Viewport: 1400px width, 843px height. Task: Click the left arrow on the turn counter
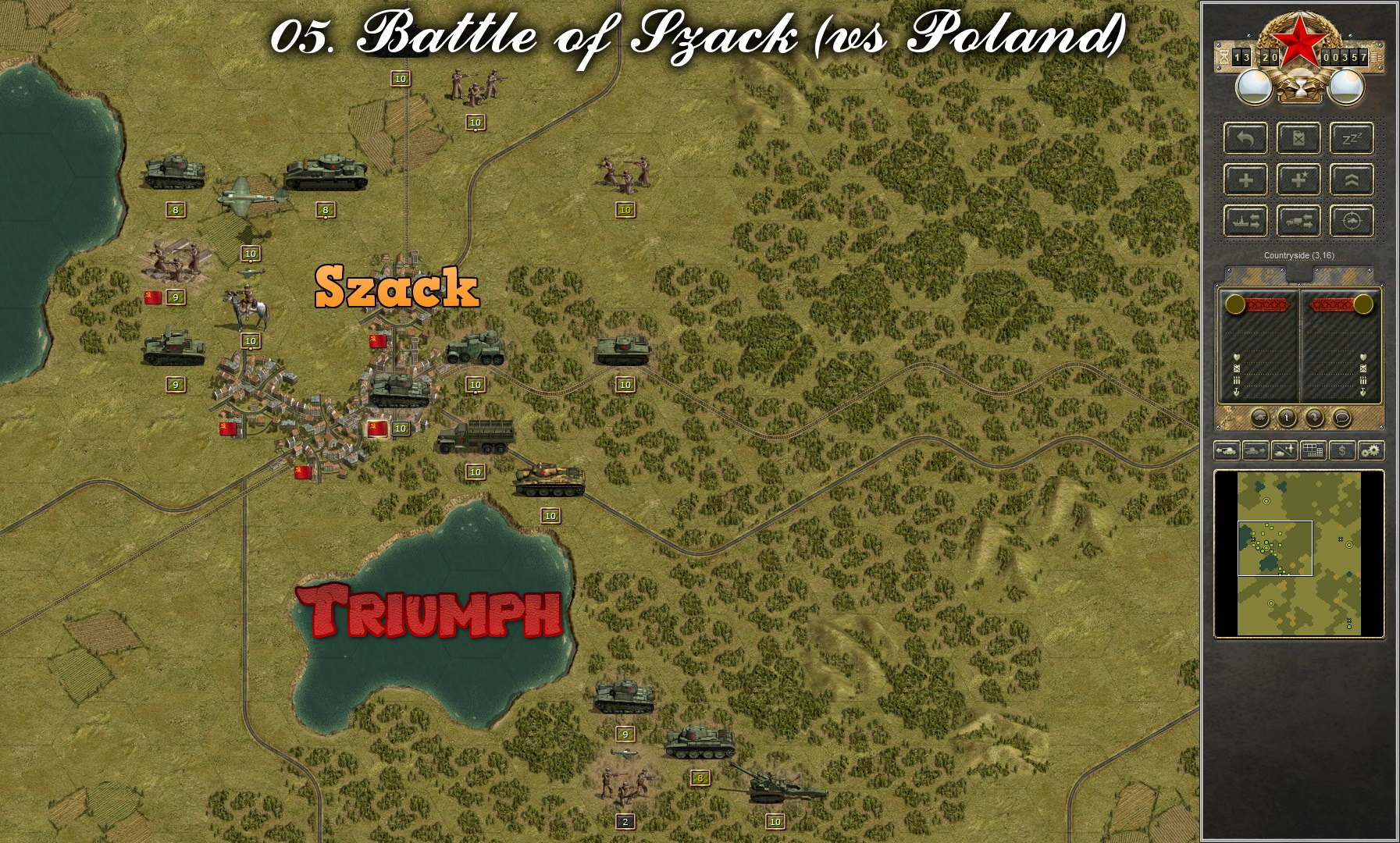pos(1224,57)
